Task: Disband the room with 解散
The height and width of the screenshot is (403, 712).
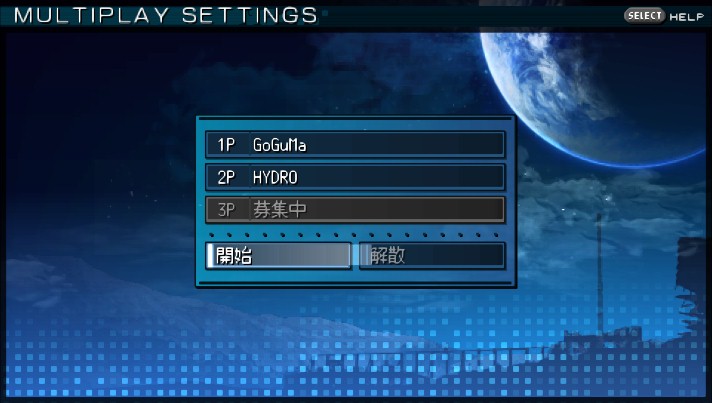Action: tap(432, 255)
